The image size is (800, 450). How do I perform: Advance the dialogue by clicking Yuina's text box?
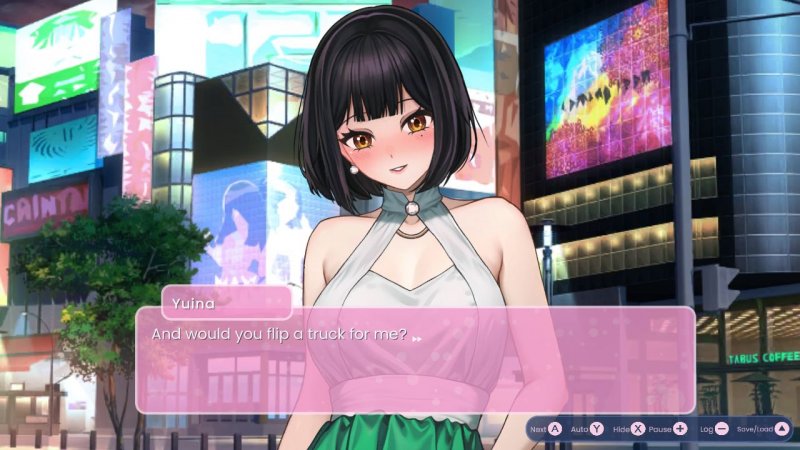(x=415, y=360)
